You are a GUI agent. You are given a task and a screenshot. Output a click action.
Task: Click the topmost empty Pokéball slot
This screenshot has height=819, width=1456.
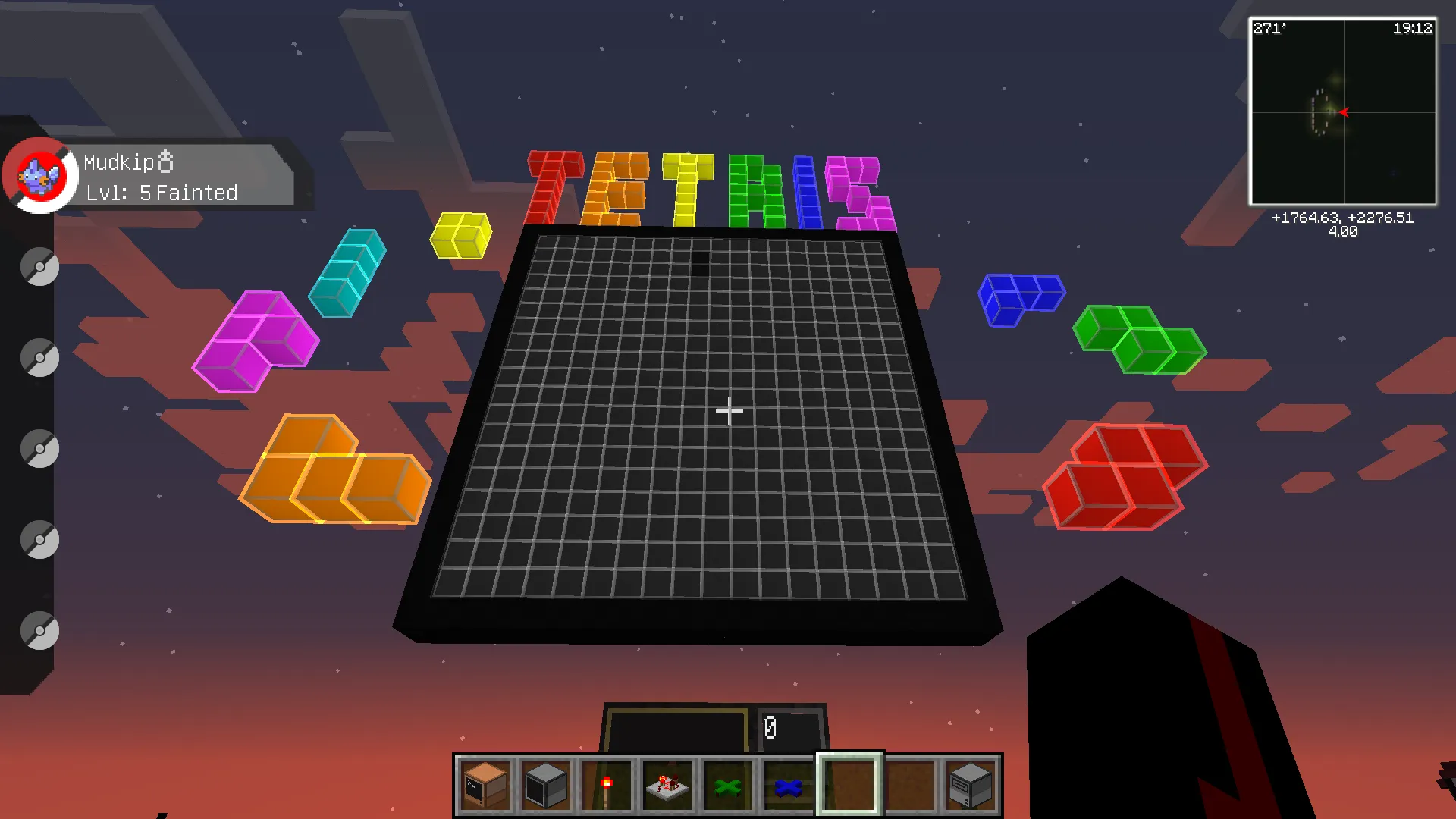click(x=39, y=266)
